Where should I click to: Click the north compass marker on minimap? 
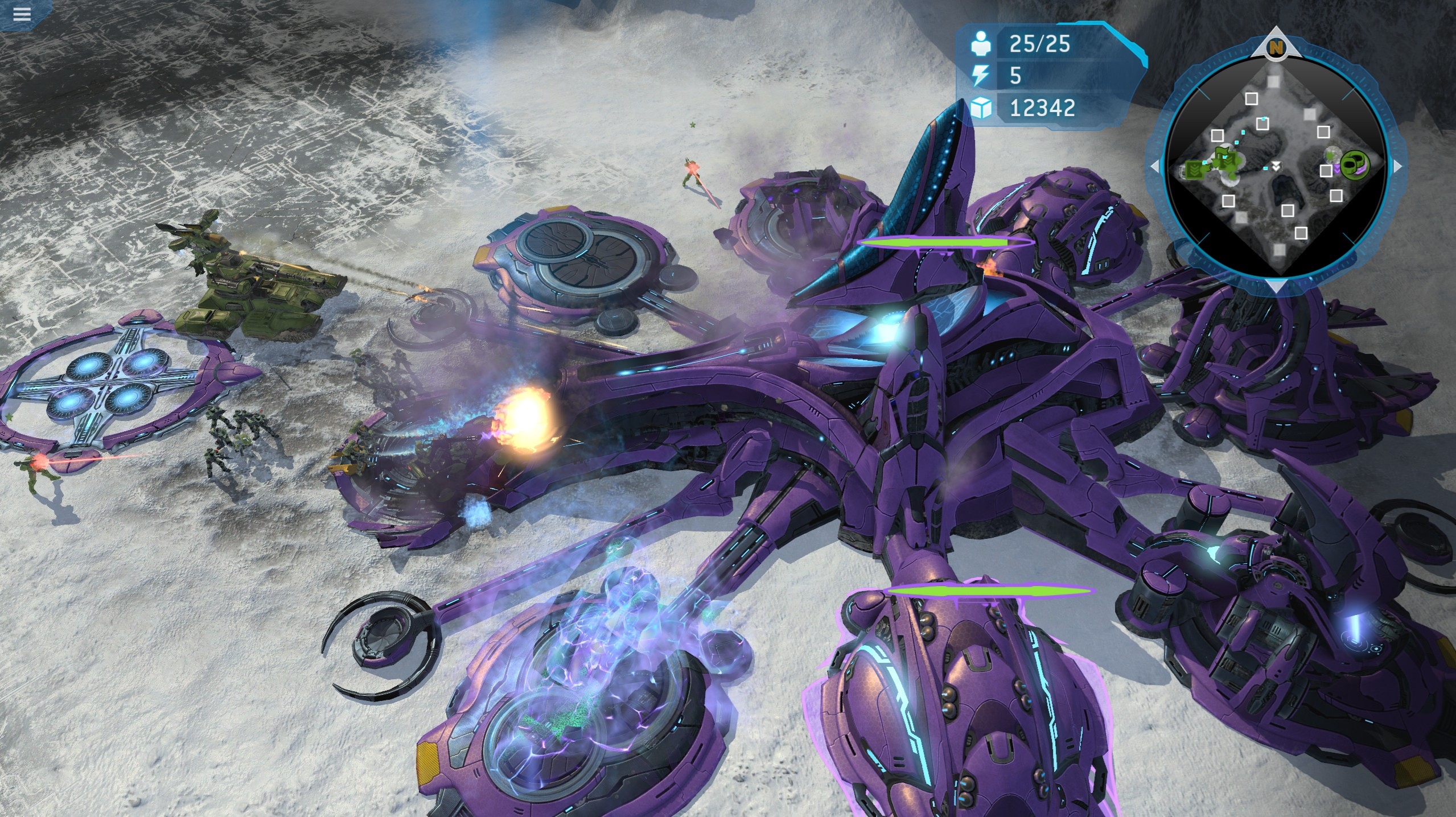1276,48
